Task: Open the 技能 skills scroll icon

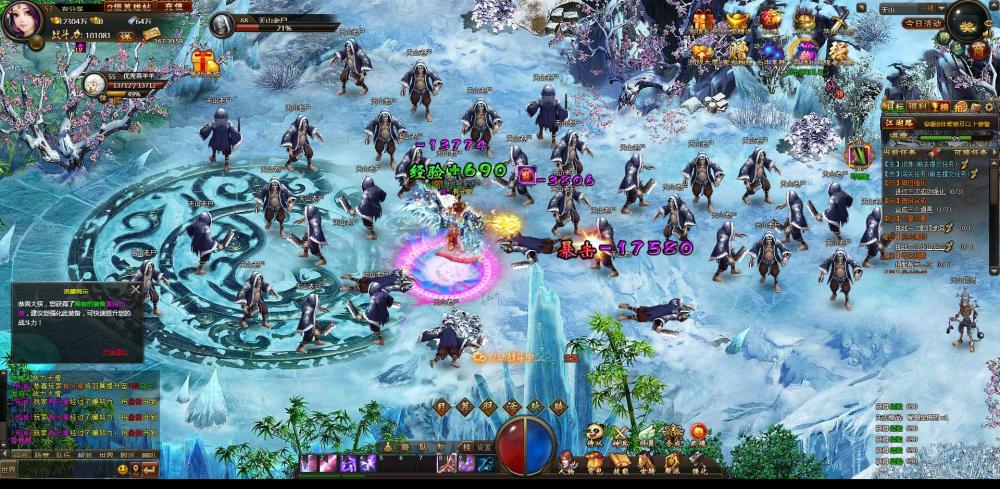Action: pos(620,464)
